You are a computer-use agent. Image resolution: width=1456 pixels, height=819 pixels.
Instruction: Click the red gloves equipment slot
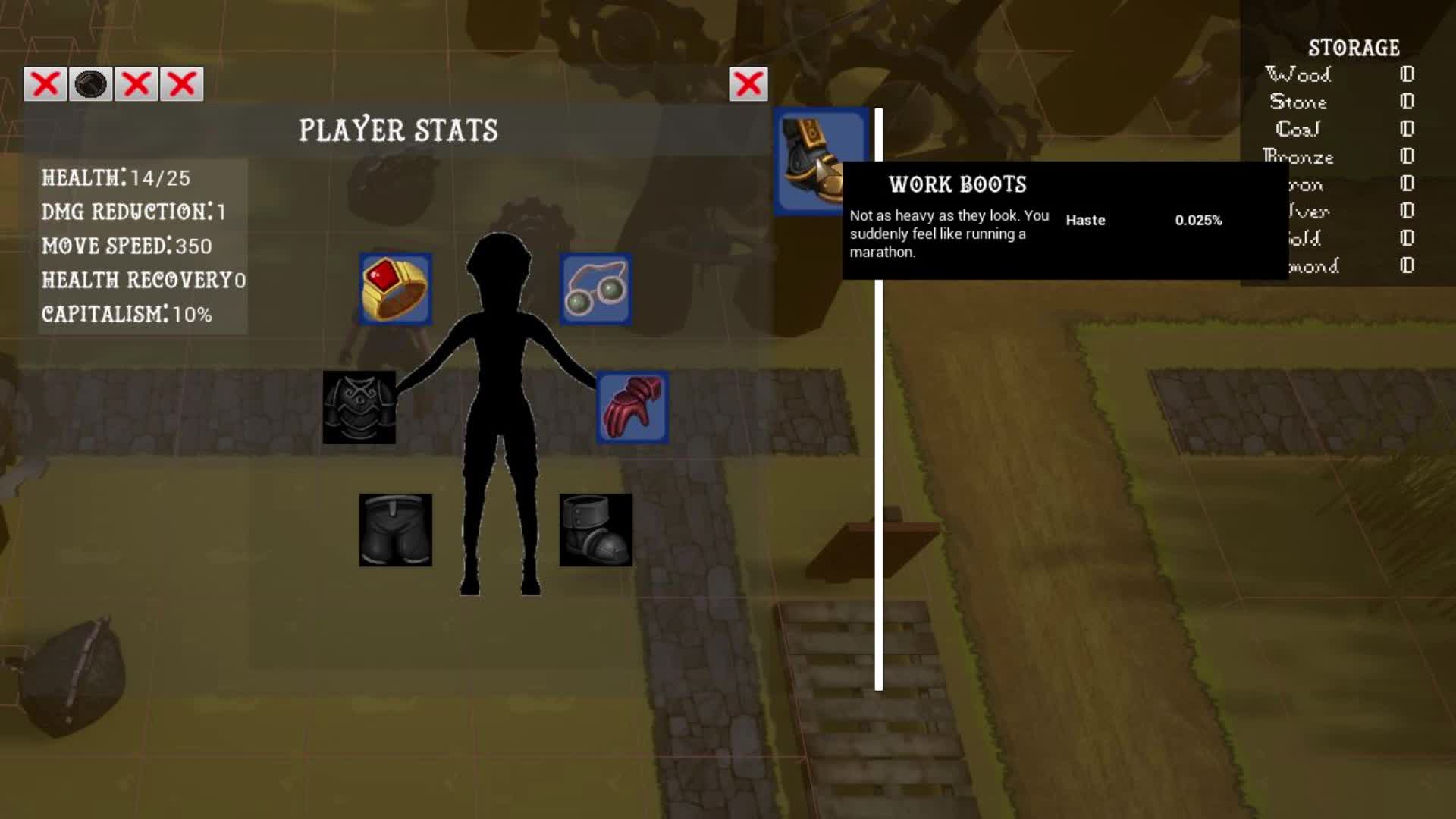pos(631,407)
